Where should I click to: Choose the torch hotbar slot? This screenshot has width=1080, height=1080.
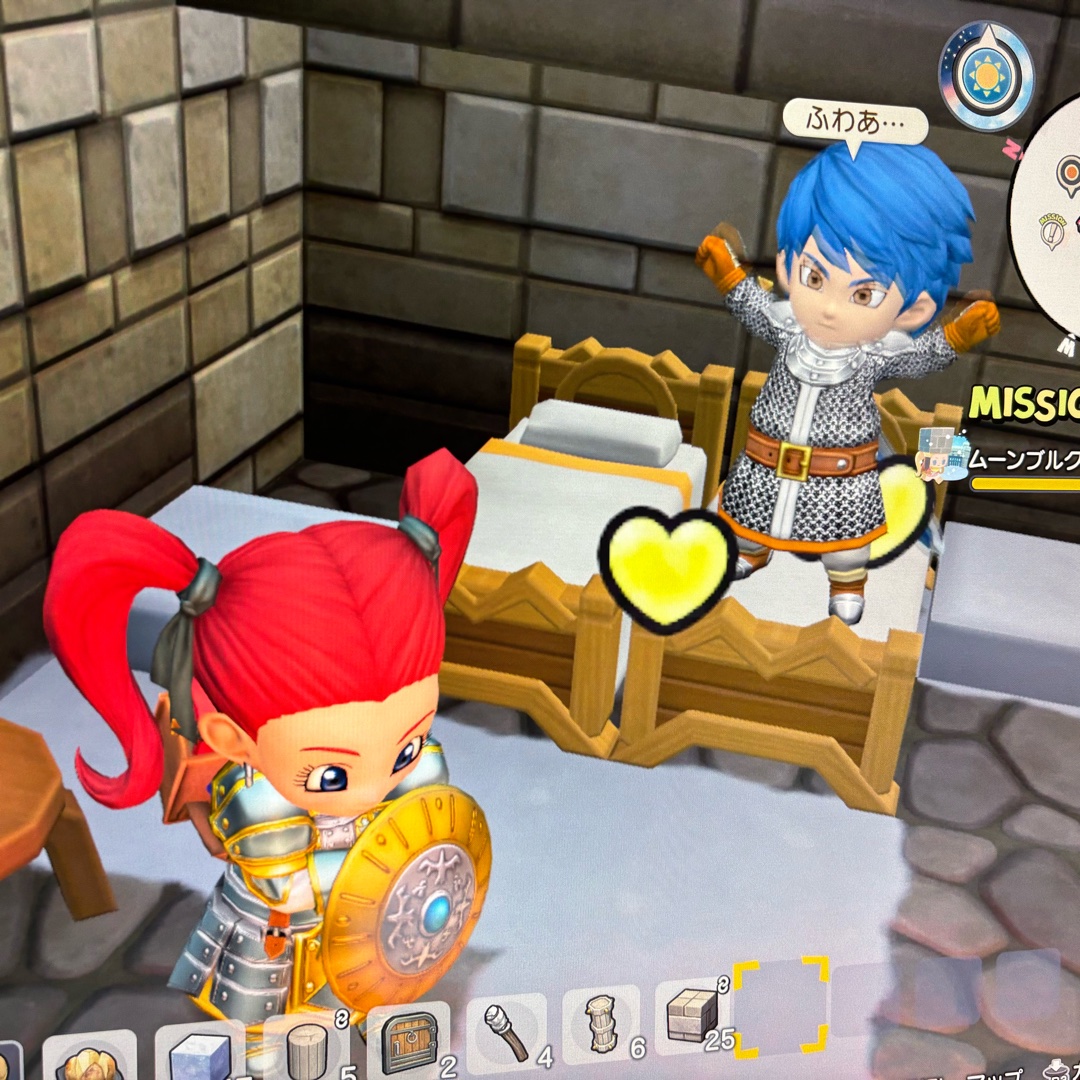[506, 1030]
